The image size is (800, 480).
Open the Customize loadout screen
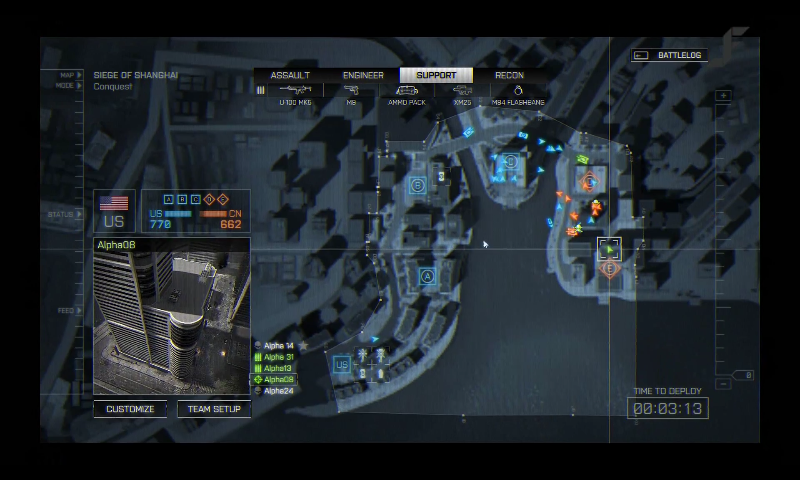130,409
